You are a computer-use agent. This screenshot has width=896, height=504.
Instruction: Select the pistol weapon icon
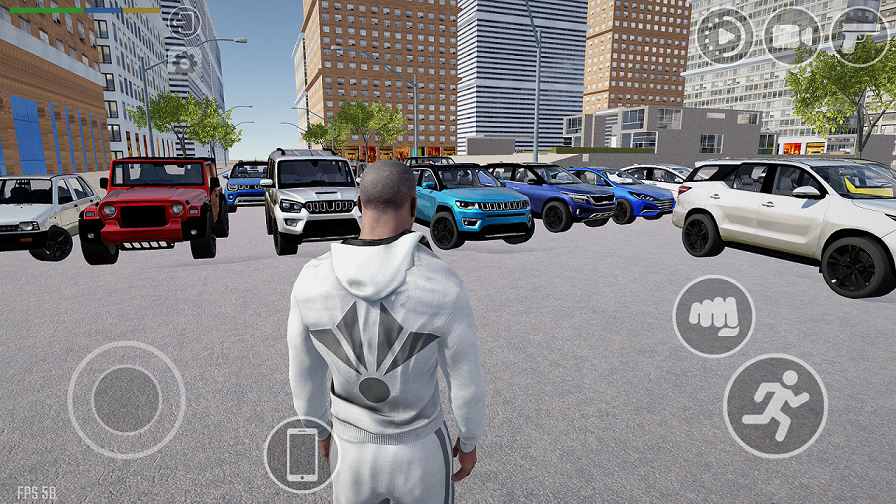[859, 36]
